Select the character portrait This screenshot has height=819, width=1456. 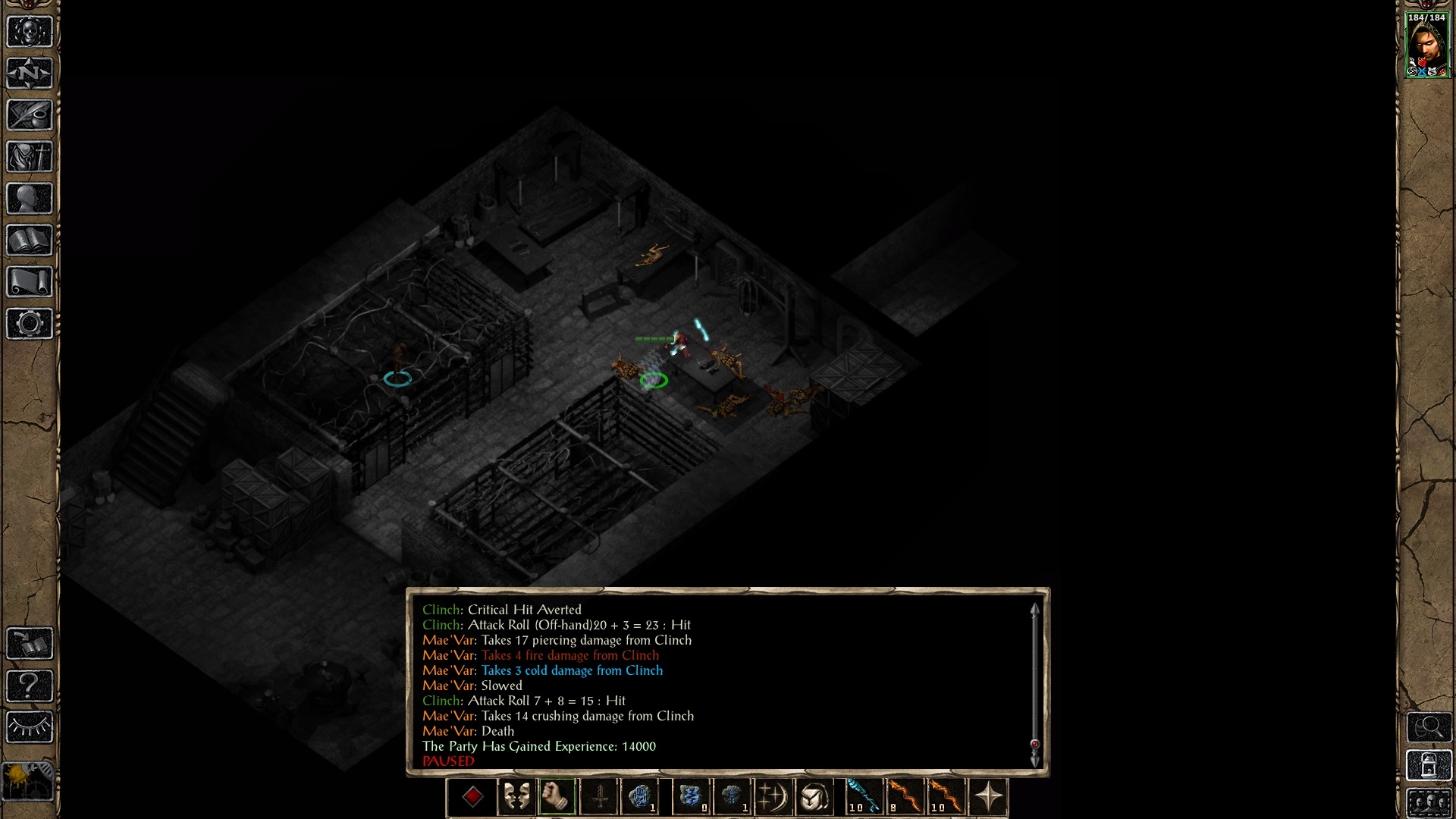(1427, 45)
